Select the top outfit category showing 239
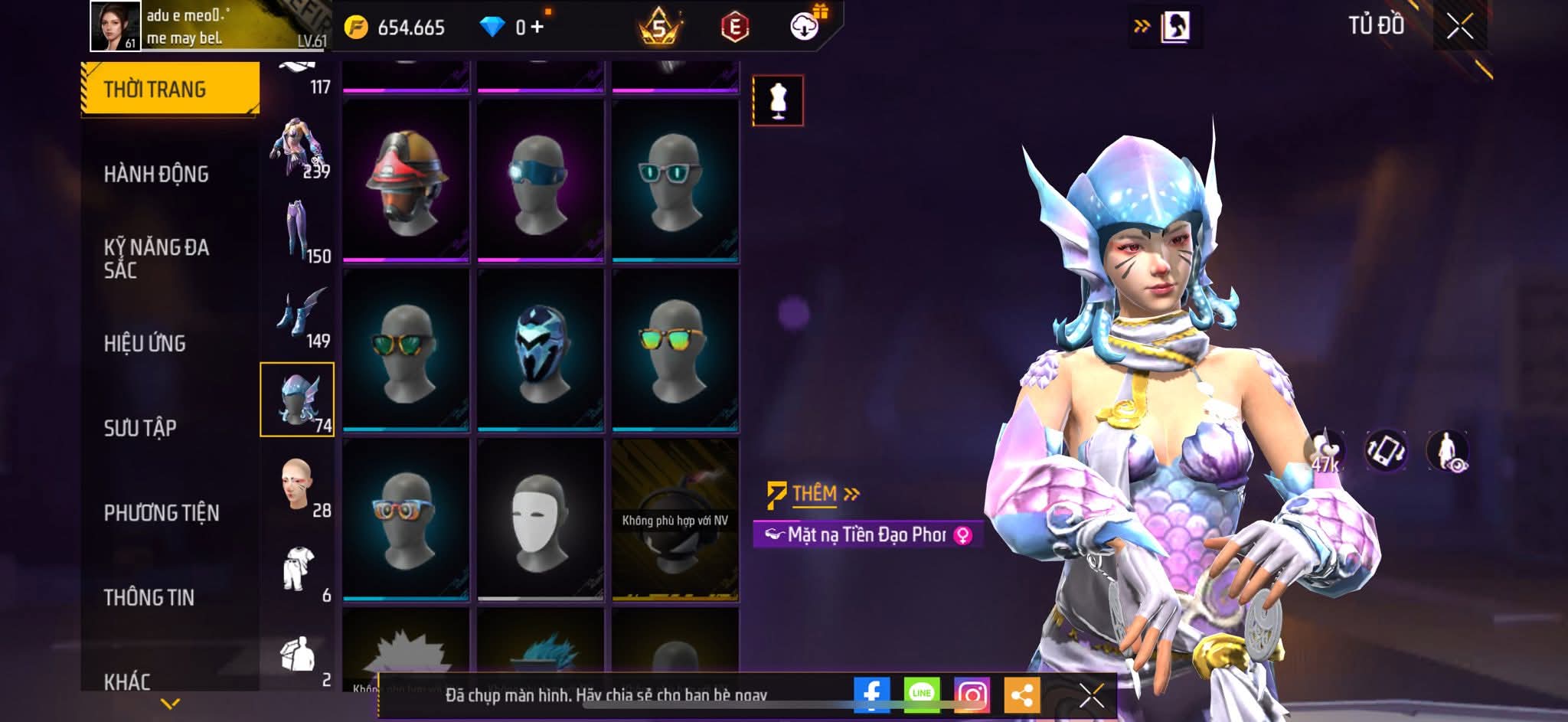 298,147
